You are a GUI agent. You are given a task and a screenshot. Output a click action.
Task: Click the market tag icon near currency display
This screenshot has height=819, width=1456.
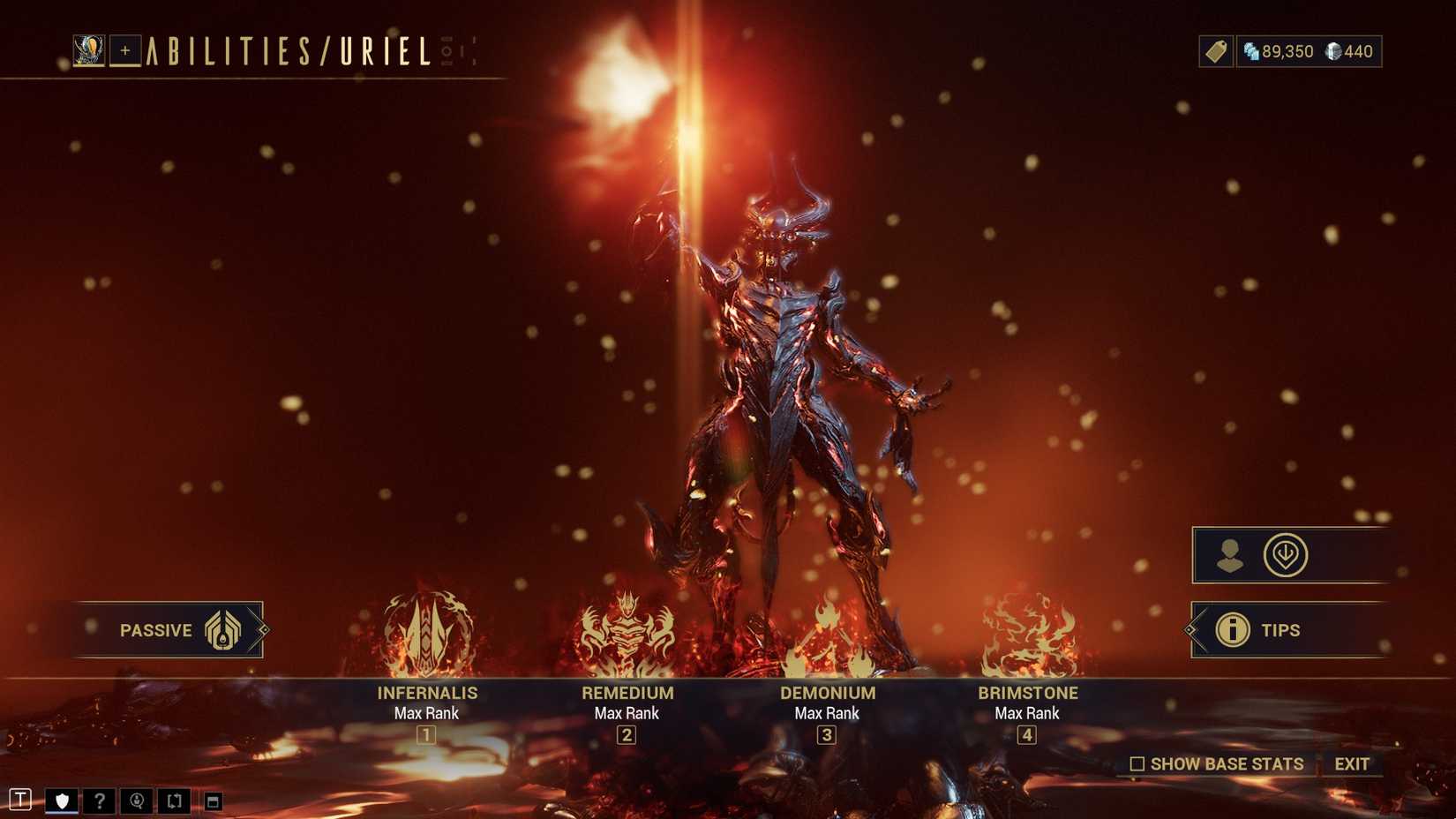(x=1214, y=51)
